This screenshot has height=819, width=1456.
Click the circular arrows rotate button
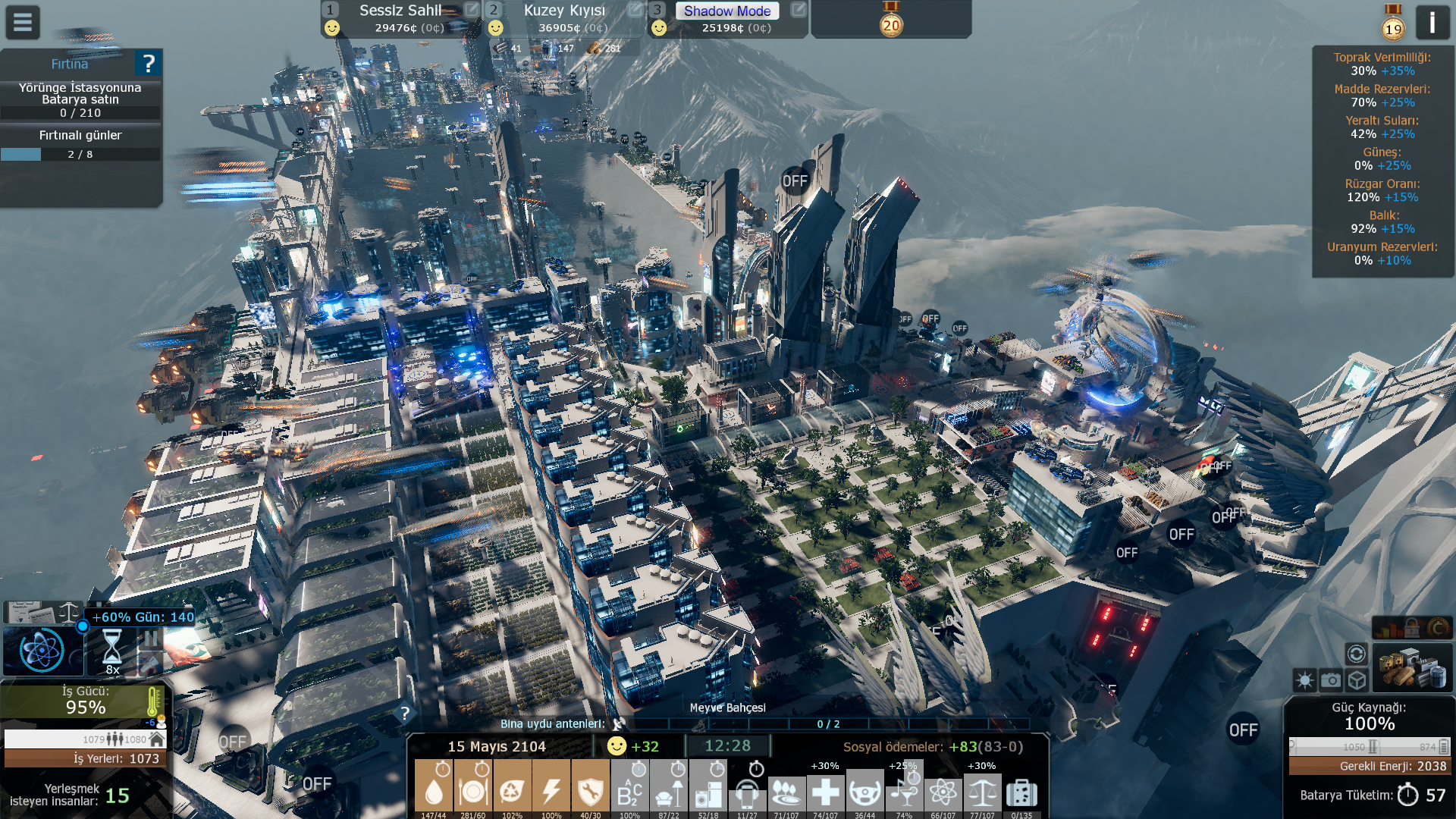click(x=1356, y=654)
